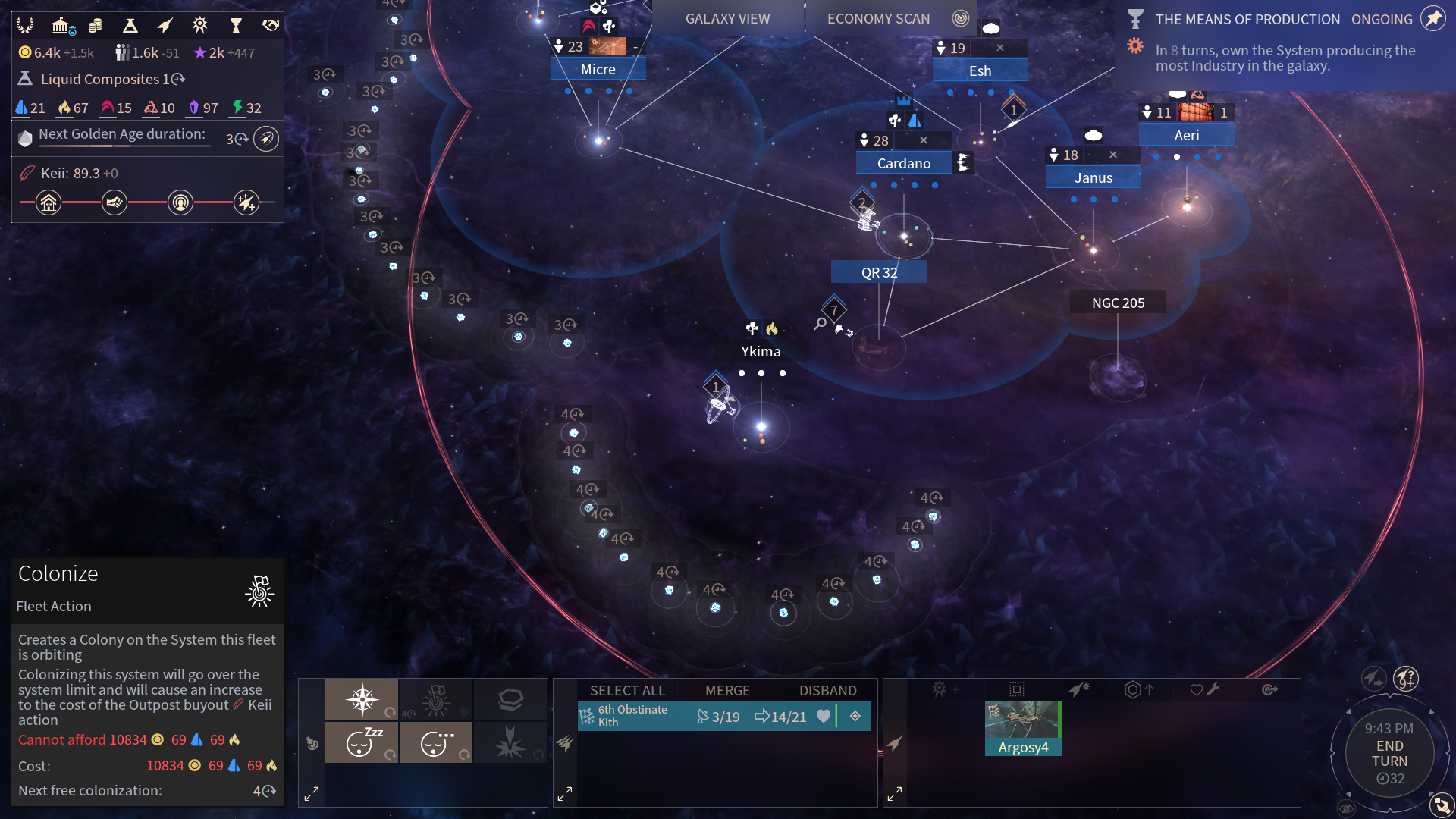End the current turn
The width and height of the screenshot is (1456, 819).
click(1389, 754)
